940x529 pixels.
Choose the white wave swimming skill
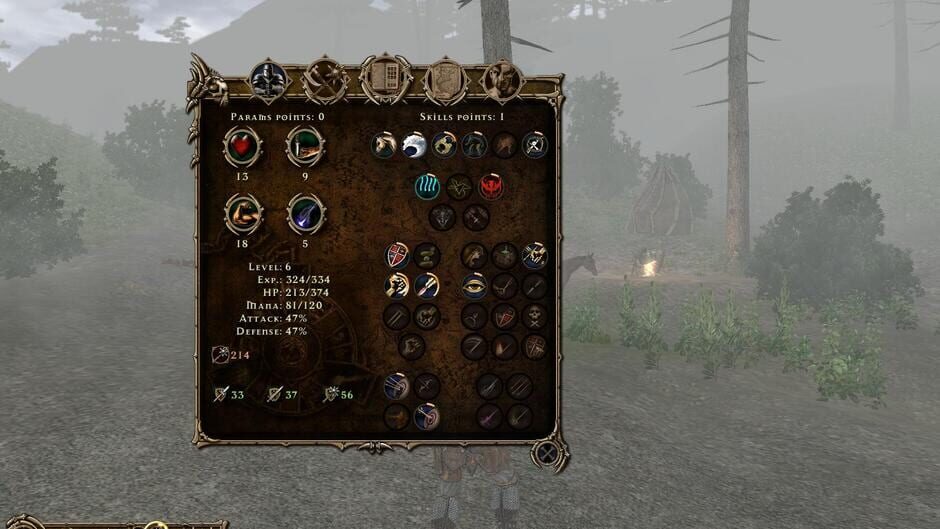415,145
